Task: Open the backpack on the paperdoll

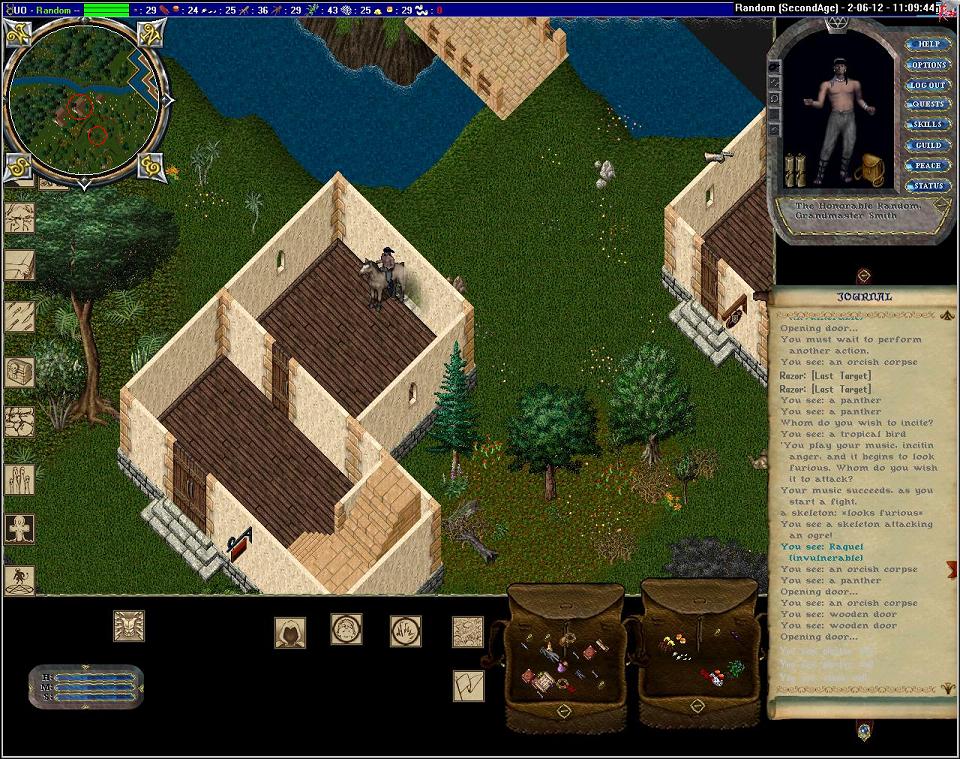Action: (x=871, y=170)
